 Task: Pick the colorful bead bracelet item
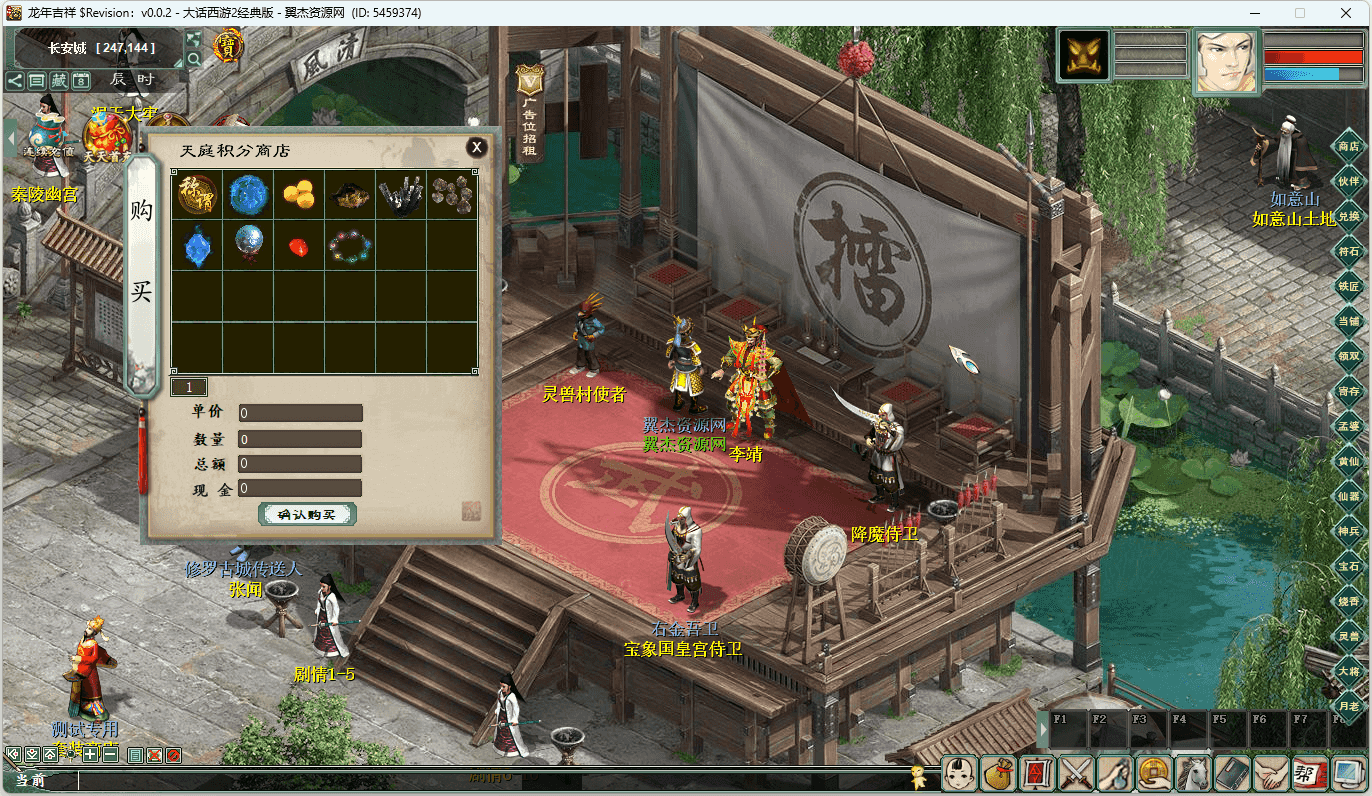(x=350, y=246)
